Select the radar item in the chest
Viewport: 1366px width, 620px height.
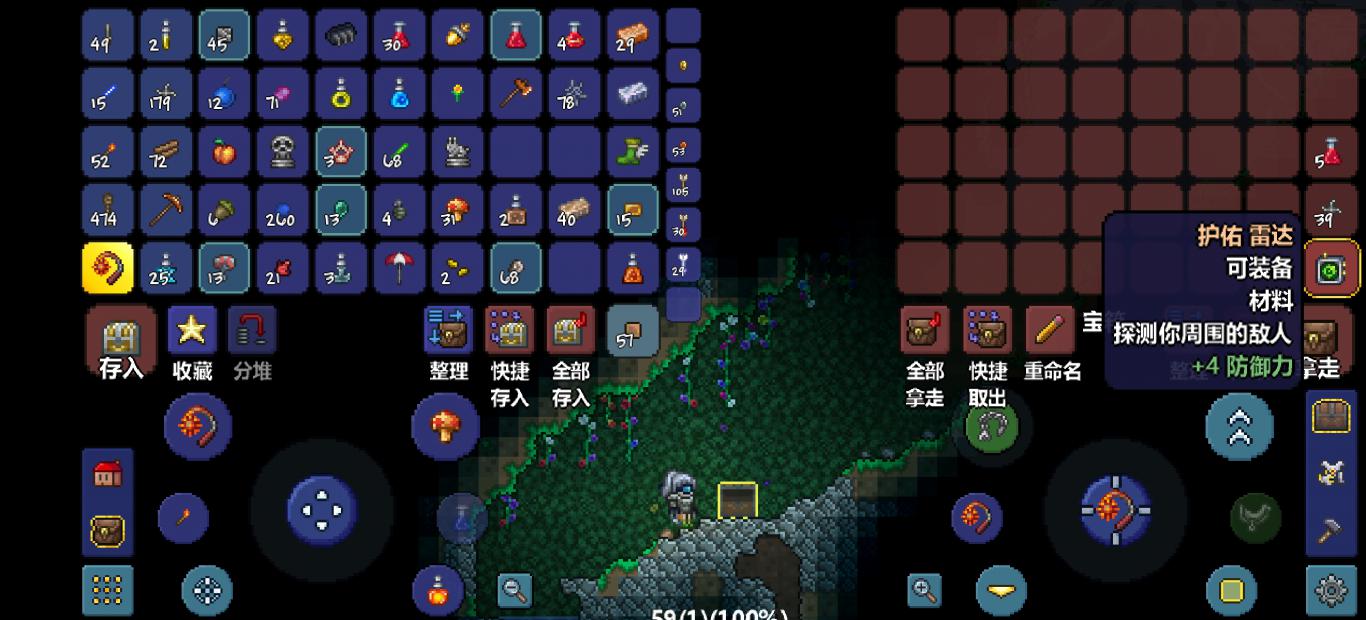[x=1331, y=269]
